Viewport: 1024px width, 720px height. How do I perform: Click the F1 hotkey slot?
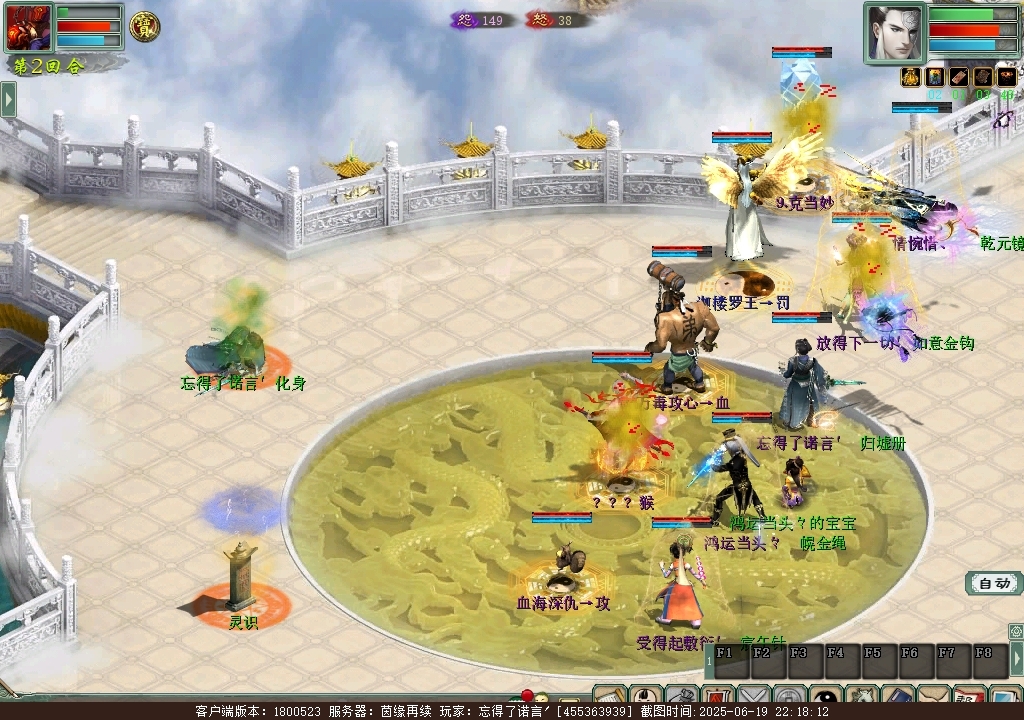click(x=726, y=660)
